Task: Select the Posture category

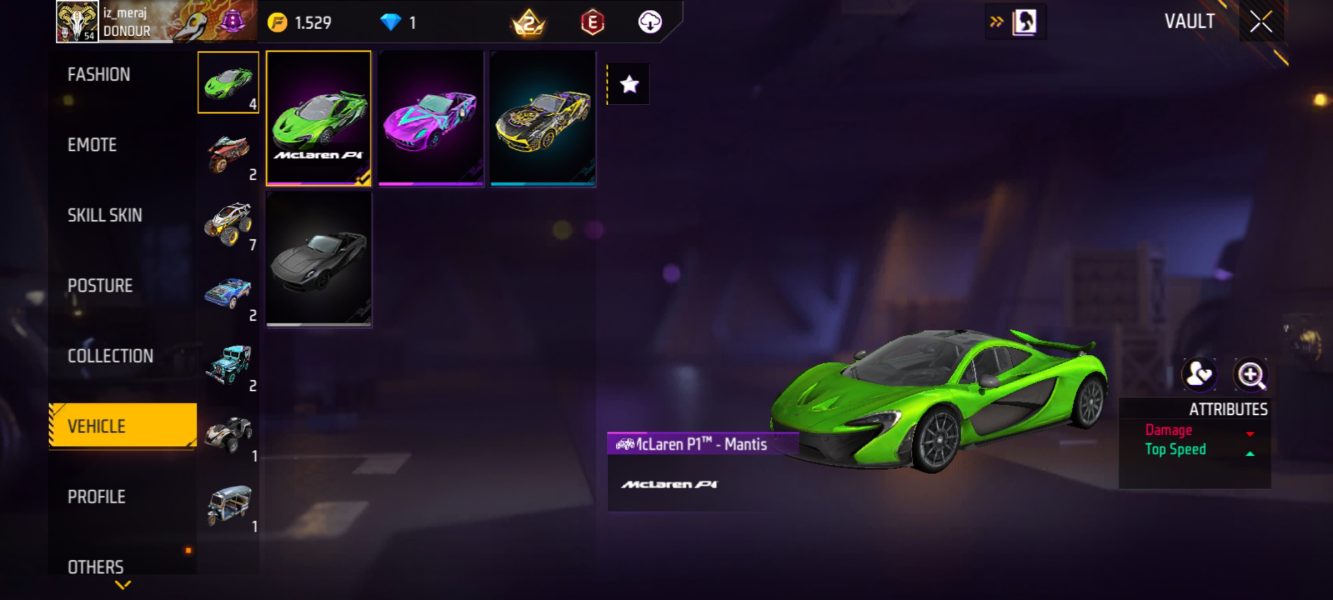Action: [x=100, y=286]
